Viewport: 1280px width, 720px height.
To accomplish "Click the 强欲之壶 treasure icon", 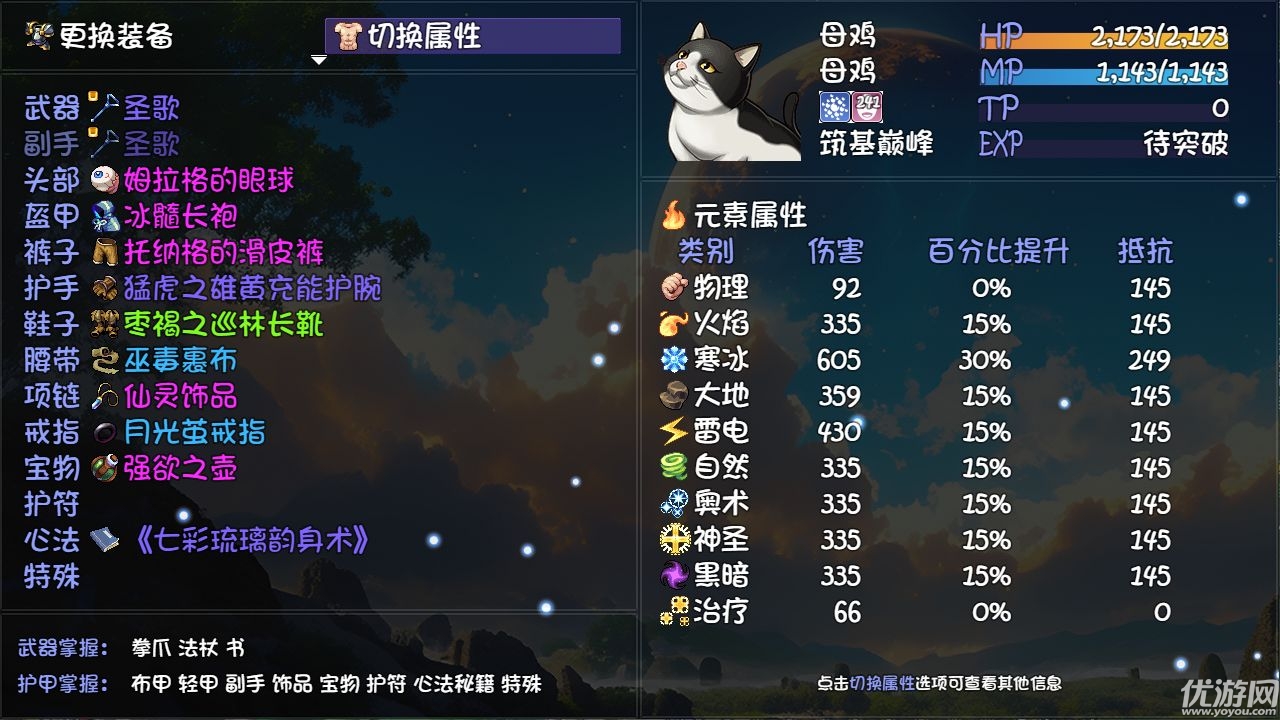I will [x=103, y=470].
